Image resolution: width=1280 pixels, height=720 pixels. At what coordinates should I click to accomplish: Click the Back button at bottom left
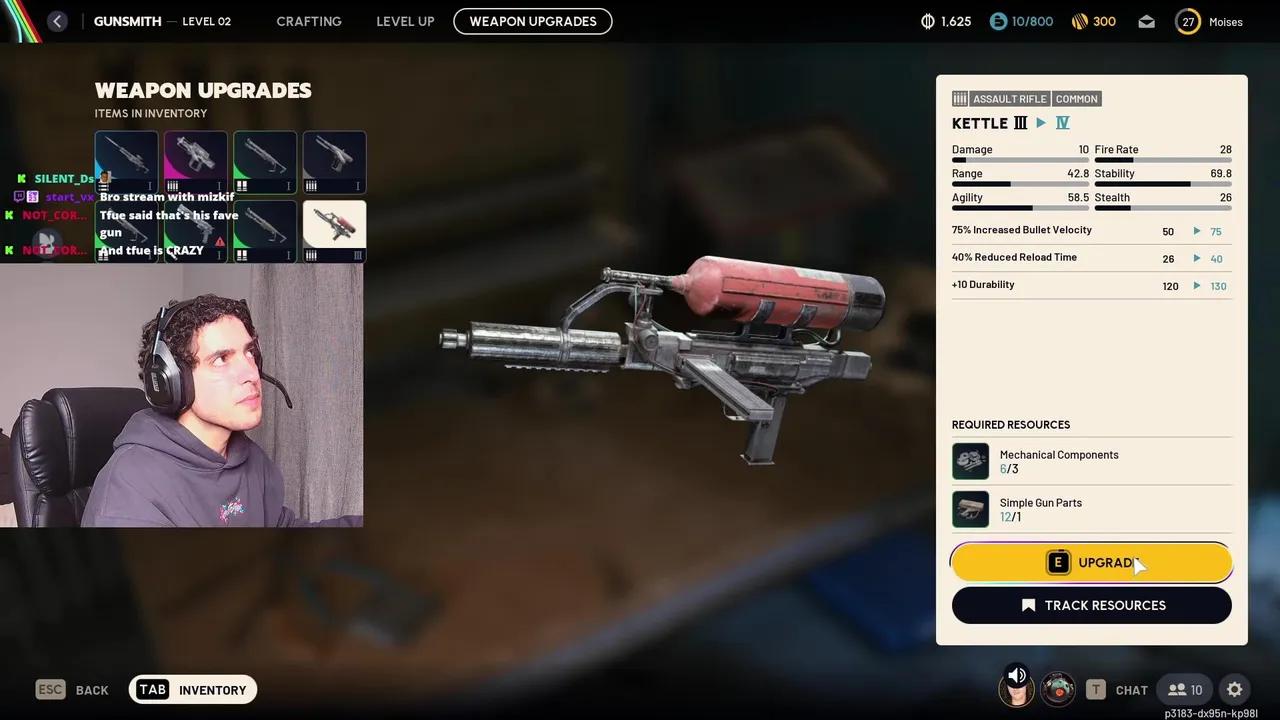coord(72,690)
